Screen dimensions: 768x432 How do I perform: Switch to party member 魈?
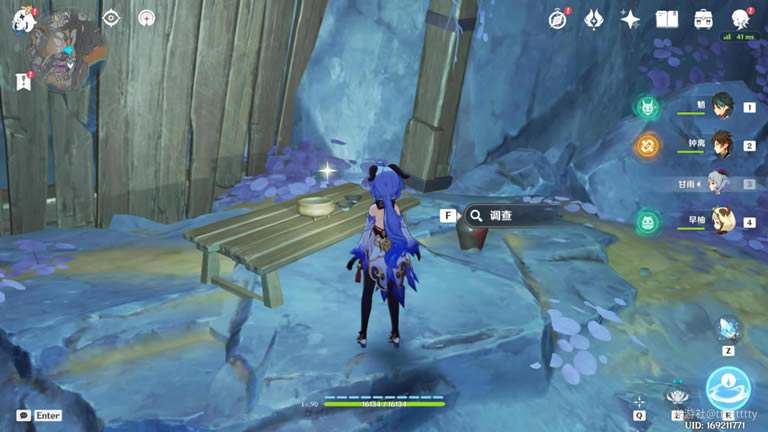[x=720, y=106]
